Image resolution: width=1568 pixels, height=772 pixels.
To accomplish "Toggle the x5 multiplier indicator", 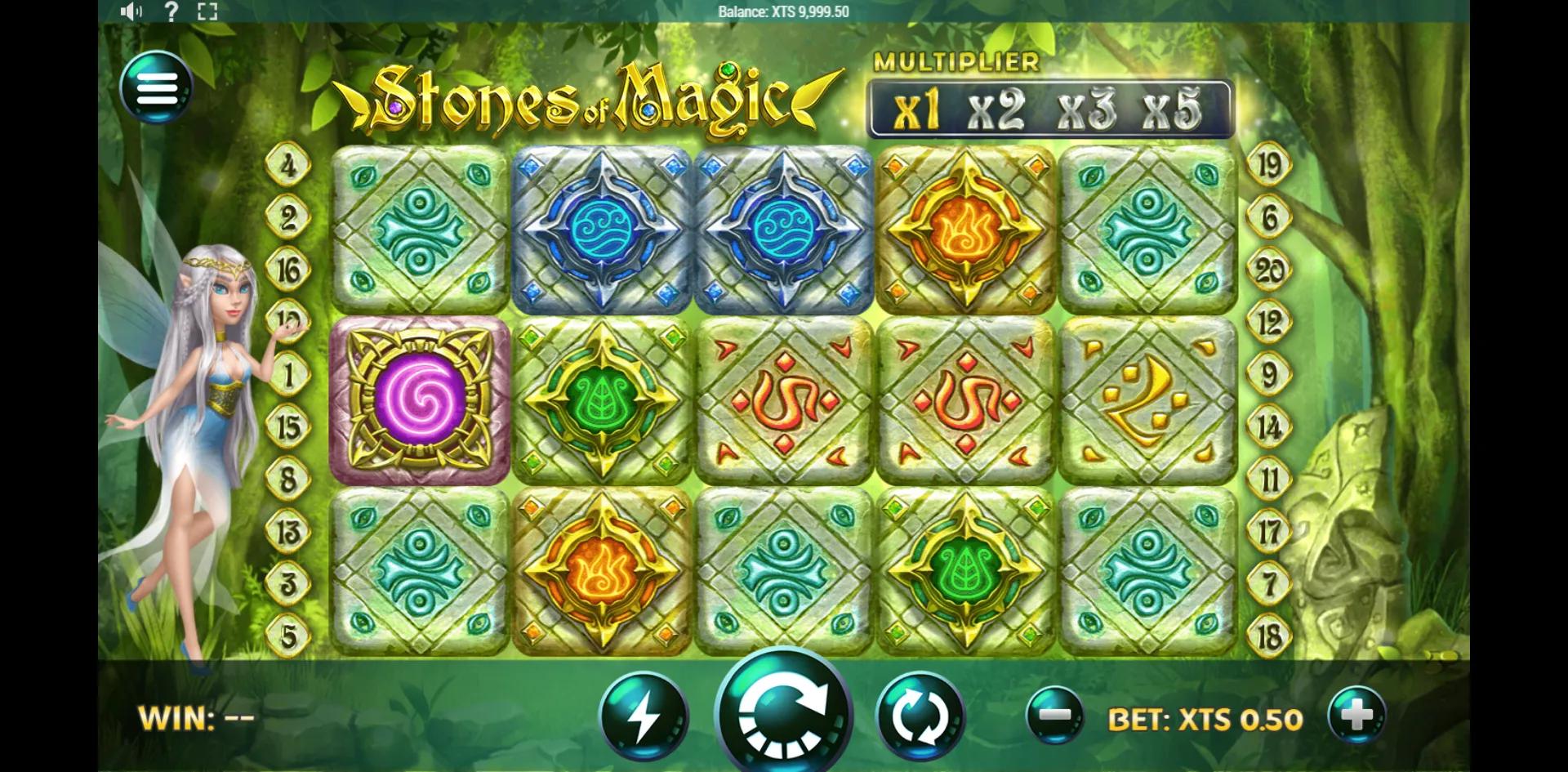I will (x=1171, y=110).
